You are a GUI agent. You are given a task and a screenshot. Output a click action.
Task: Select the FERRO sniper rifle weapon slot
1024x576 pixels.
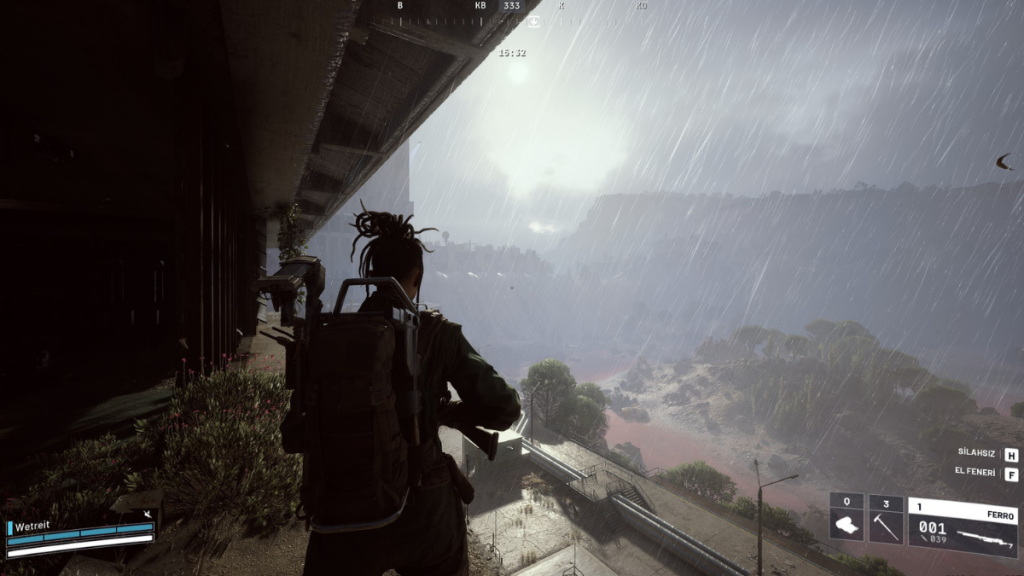click(x=962, y=526)
